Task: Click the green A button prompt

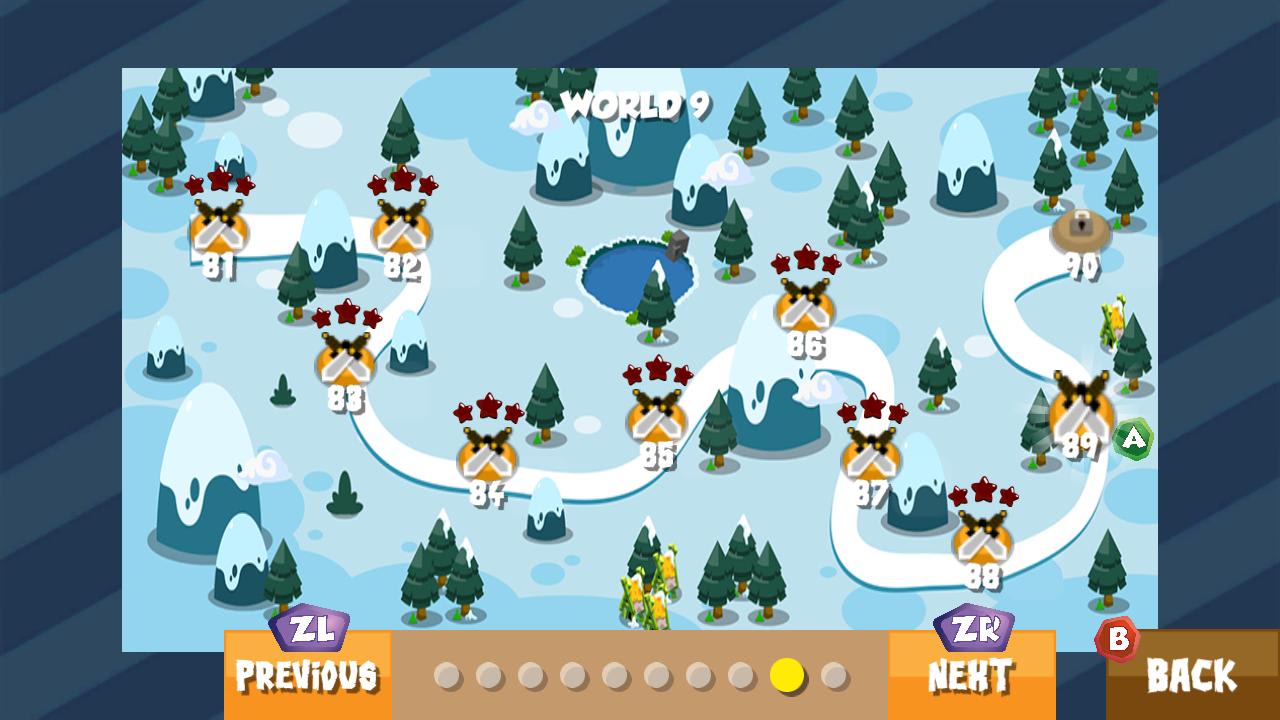Action: [x=1131, y=436]
